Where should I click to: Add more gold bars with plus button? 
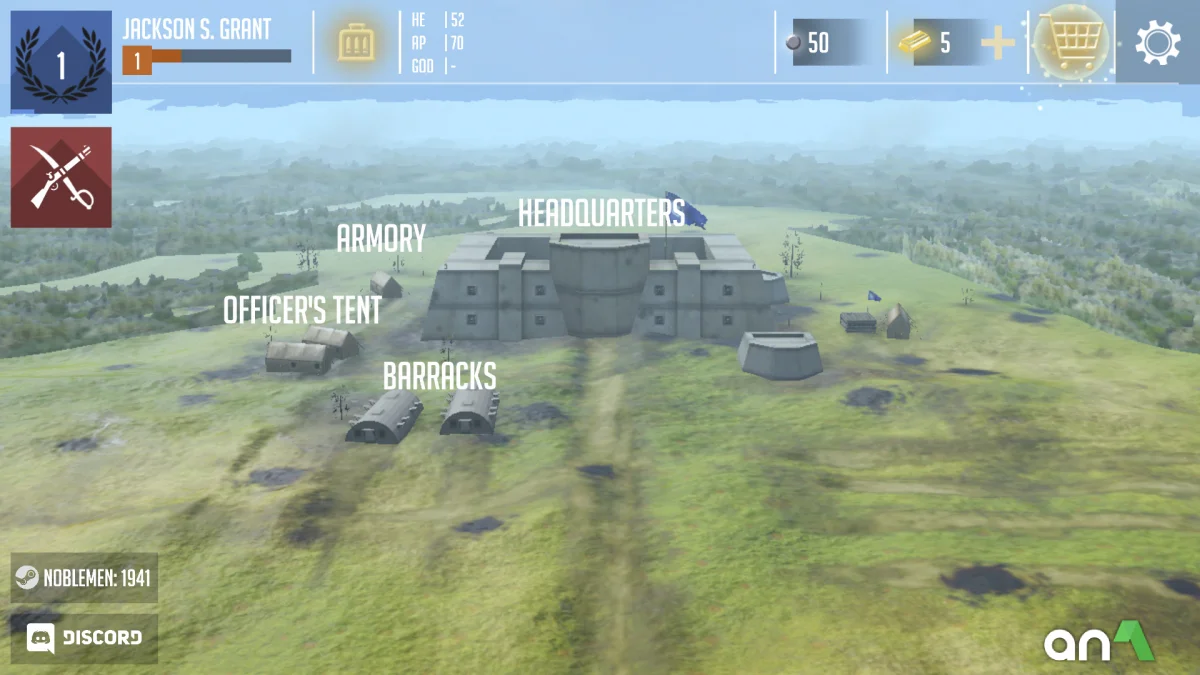[997, 43]
